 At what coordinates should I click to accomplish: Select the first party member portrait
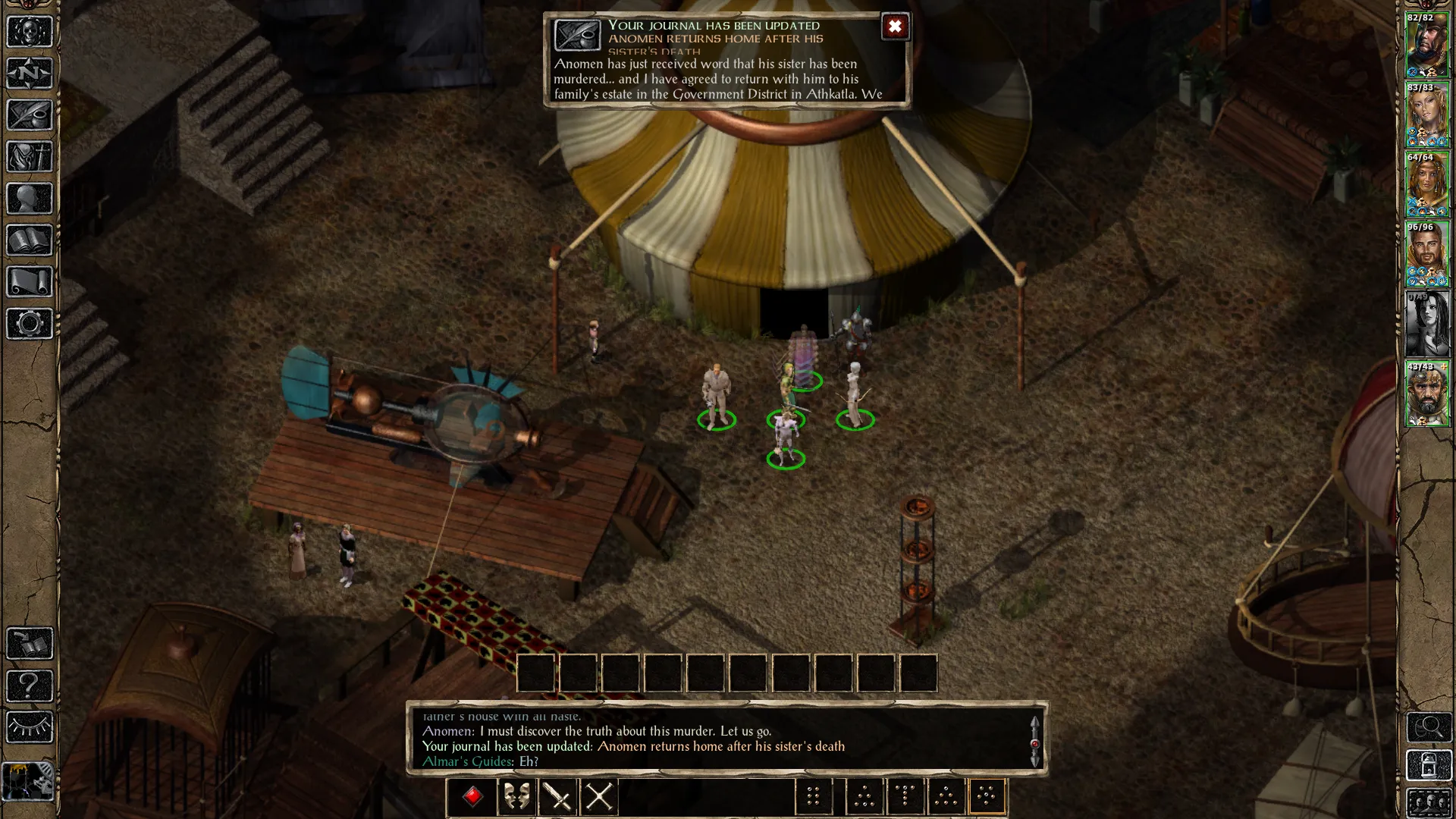1427,45
